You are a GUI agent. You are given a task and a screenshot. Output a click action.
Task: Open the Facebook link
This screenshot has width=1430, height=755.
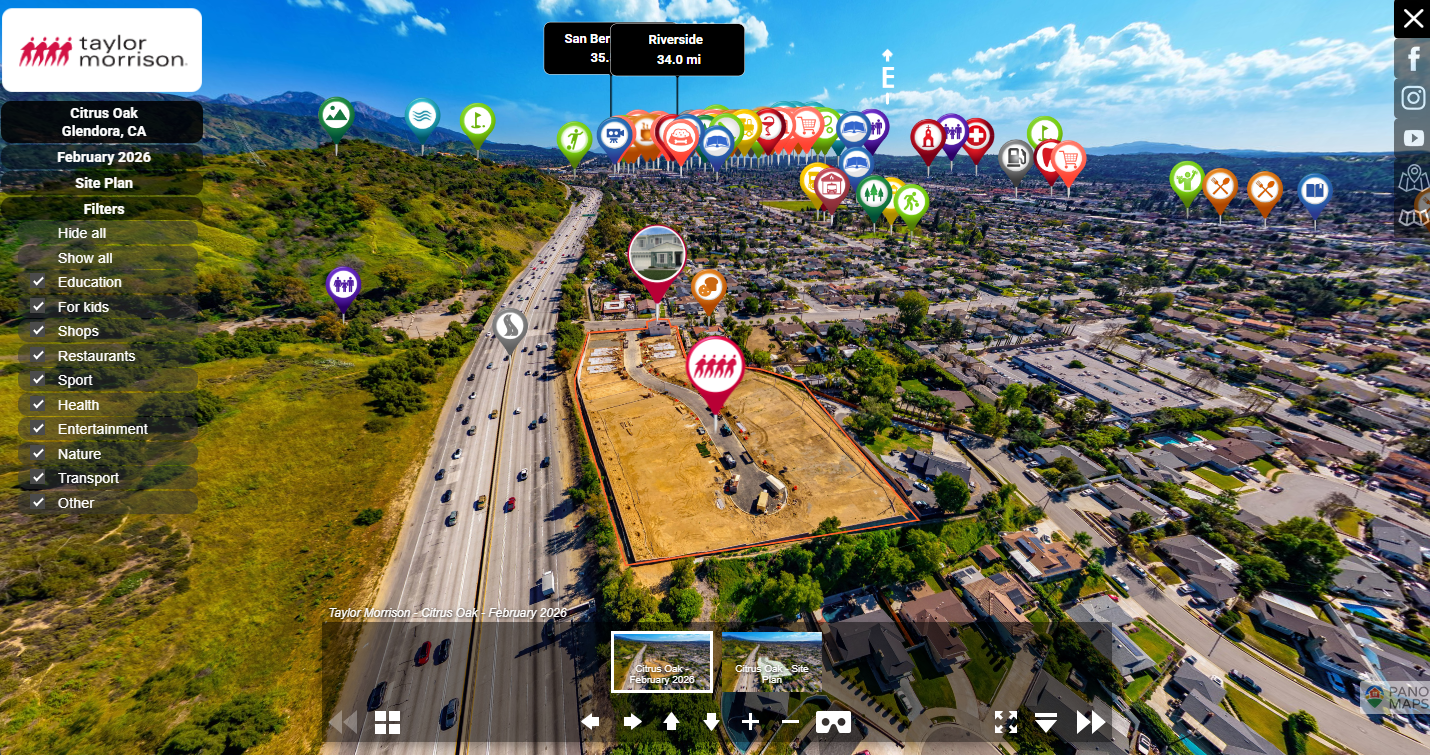(x=1413, y=59)
